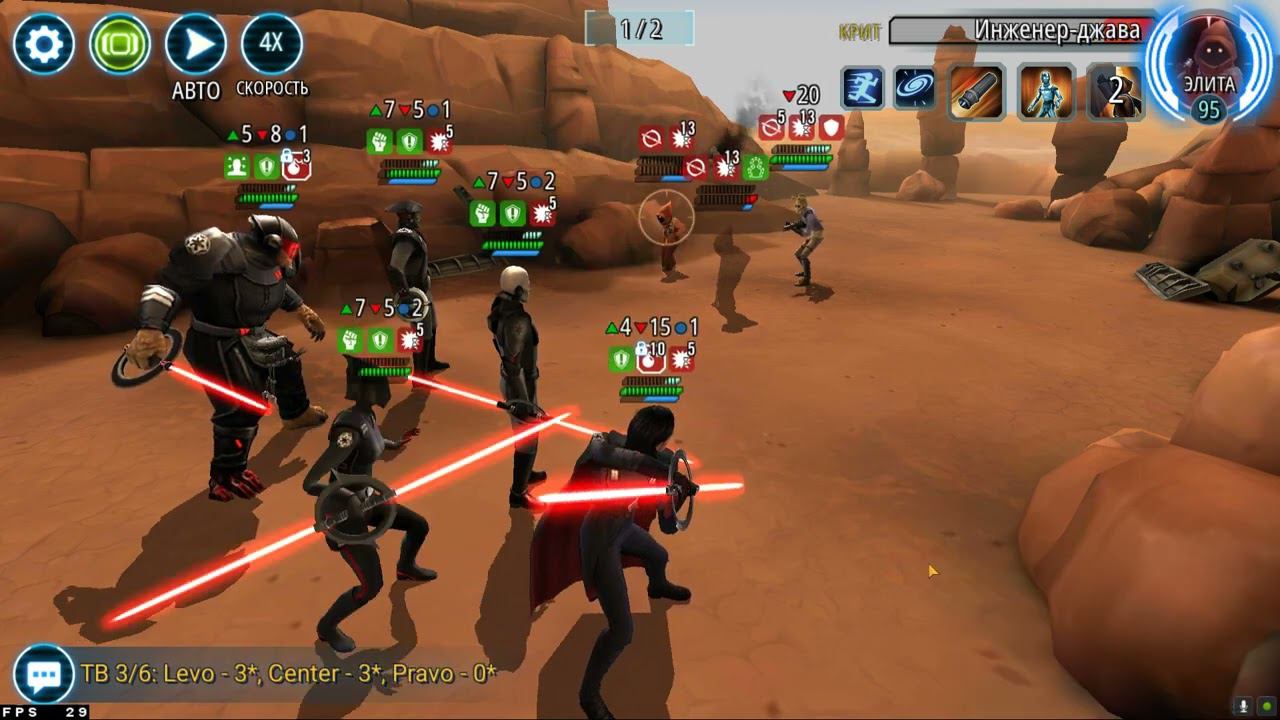This screenshot has width=1280, height=720.
Task: Change the 4X battle speed
Action: pos(271,44)
